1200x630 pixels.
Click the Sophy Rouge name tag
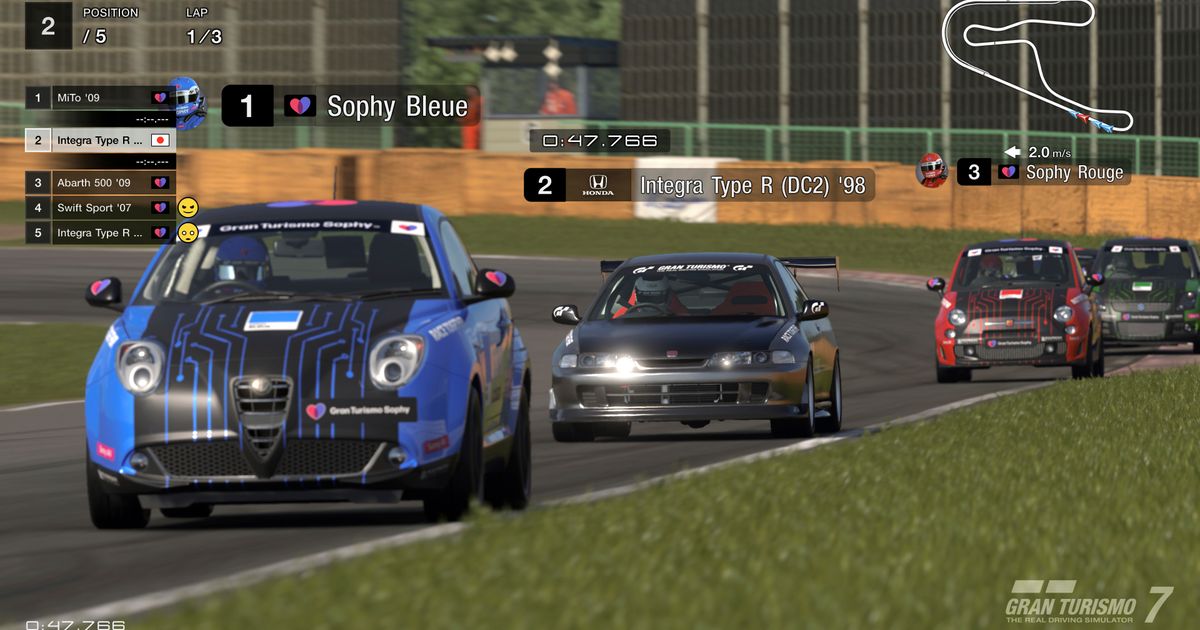tap(1073, 172)
